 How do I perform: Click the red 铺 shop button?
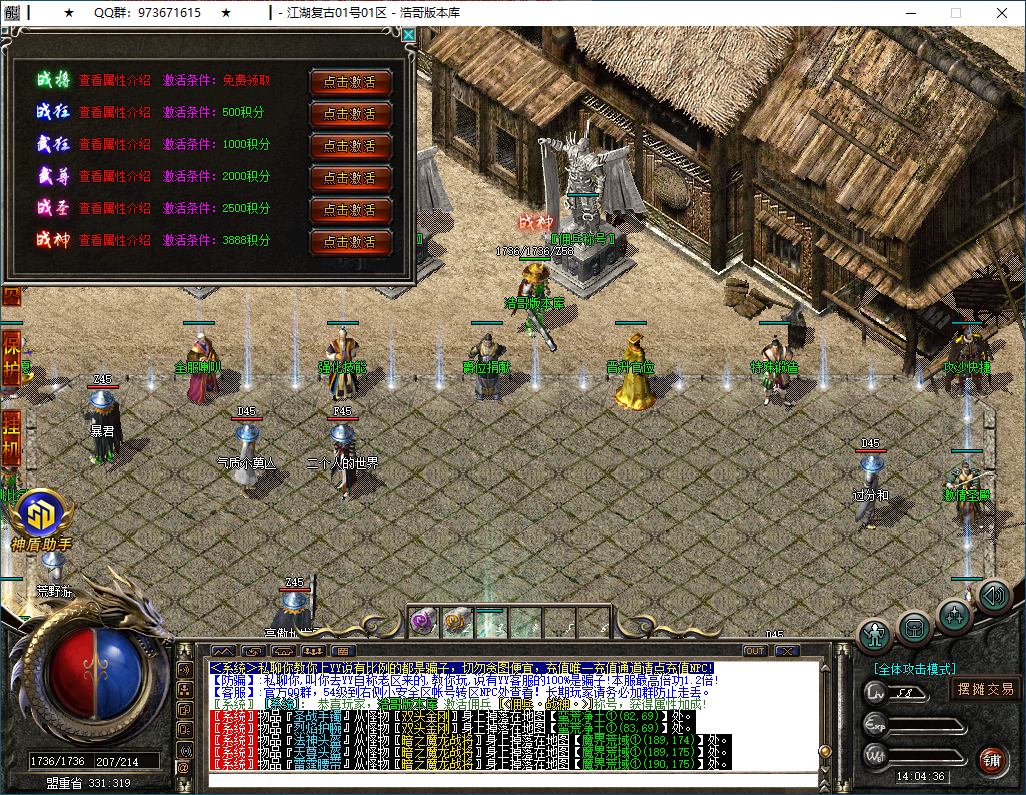[992, 759]
